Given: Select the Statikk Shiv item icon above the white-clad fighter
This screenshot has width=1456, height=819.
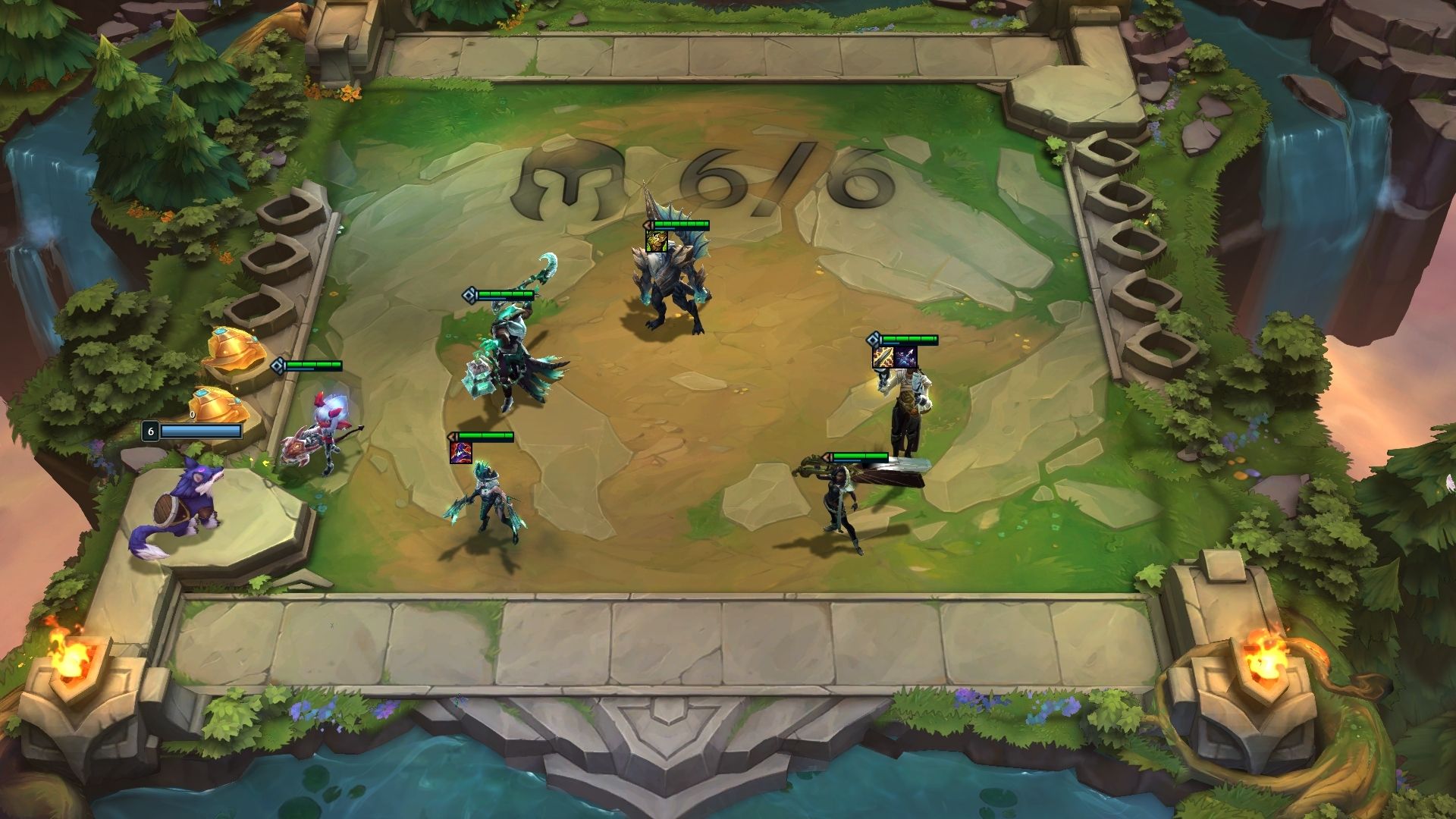Looking at the screenshot, I should click(883, 357).
